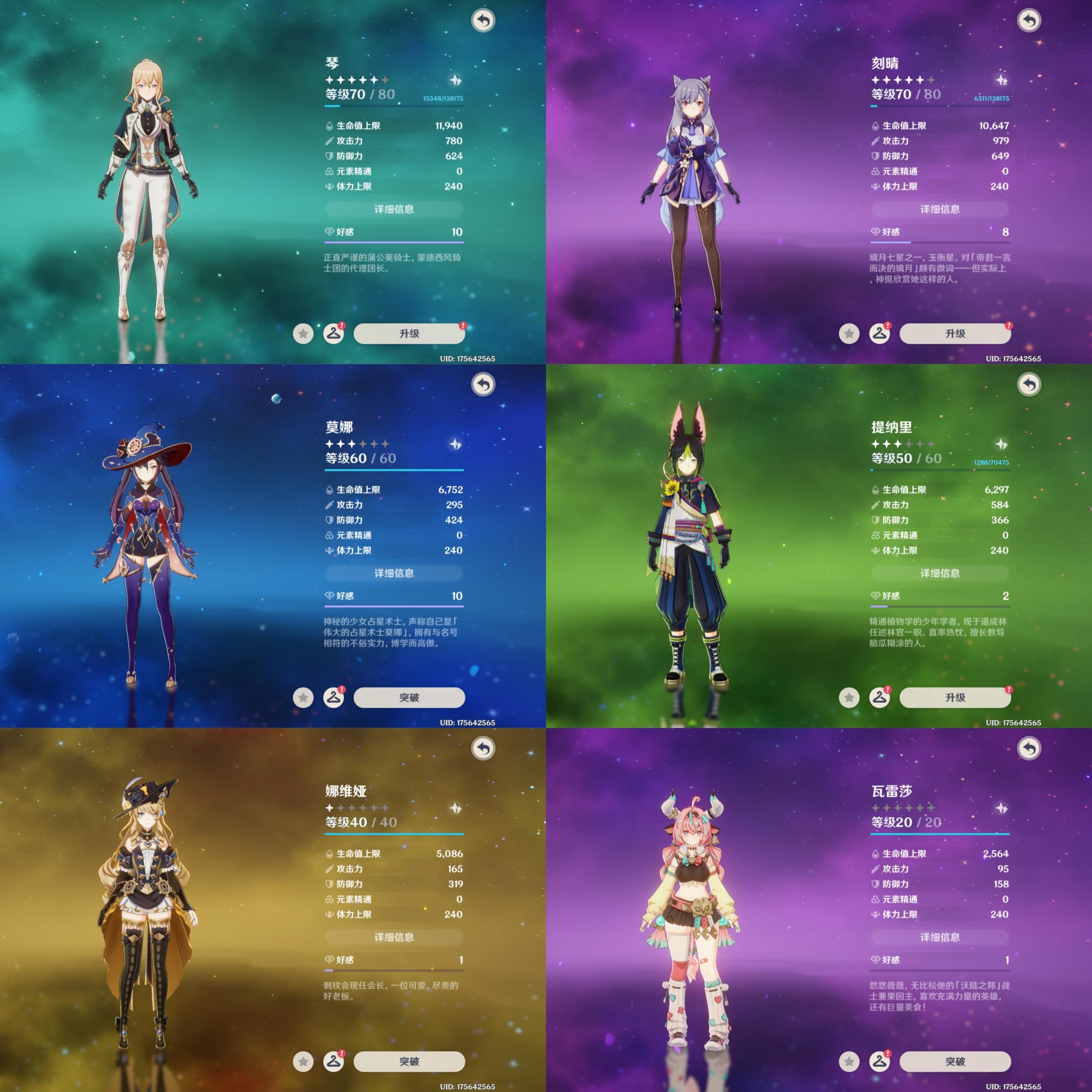Image resolution: width=1092 pixels, height=1092 pixels.
Task: Show 莫娜's 详细信息 stats
Action: click(x=394, y=573)
